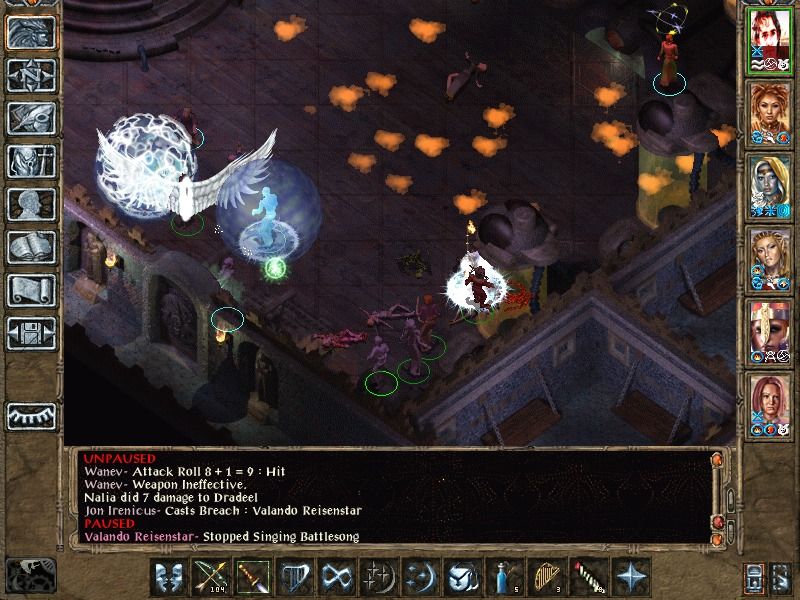Show the character record sheet
800x600 pixels.
click(31, 203)
